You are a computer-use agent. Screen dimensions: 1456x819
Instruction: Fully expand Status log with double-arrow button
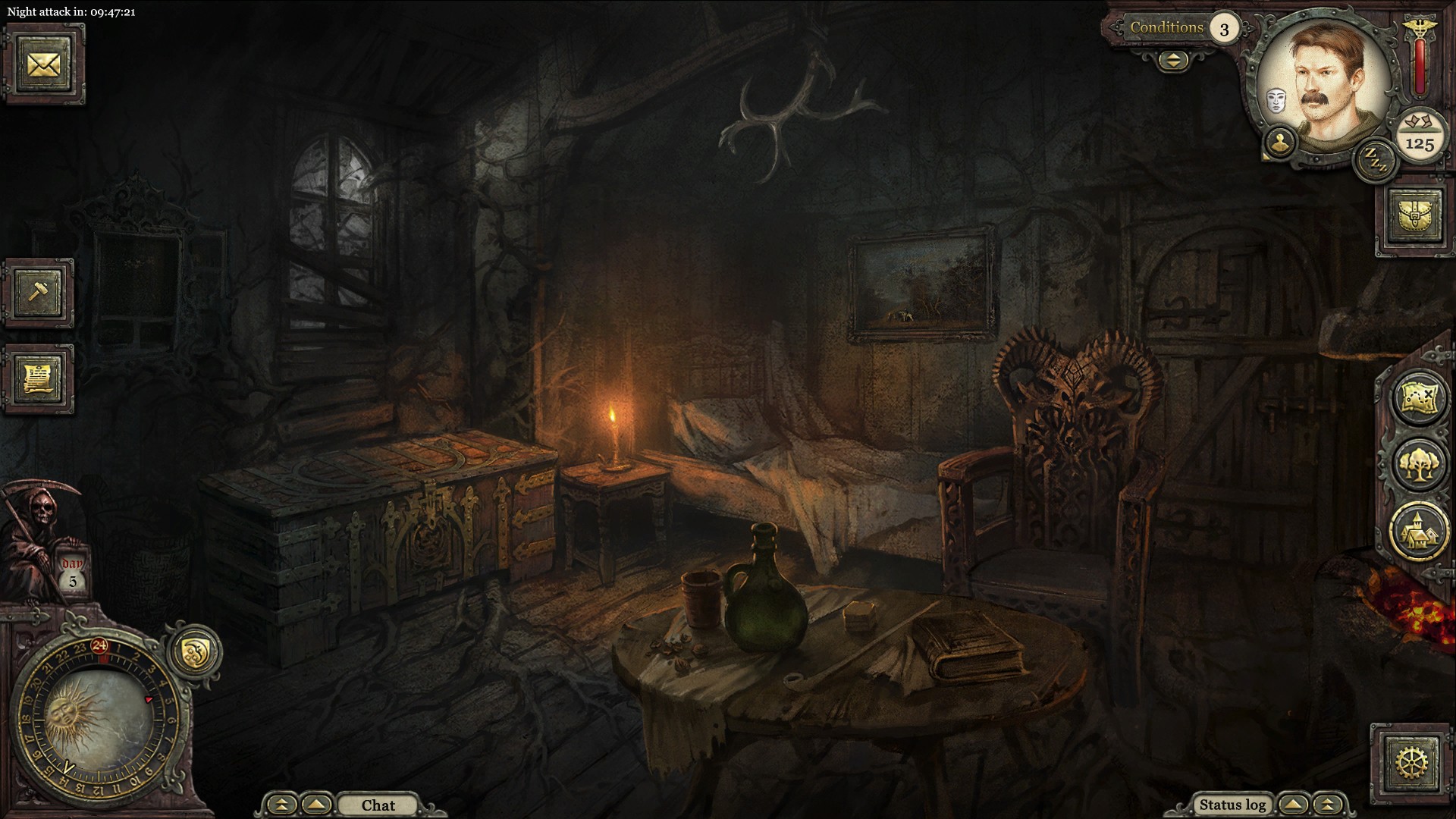[x=1327, y=805]
